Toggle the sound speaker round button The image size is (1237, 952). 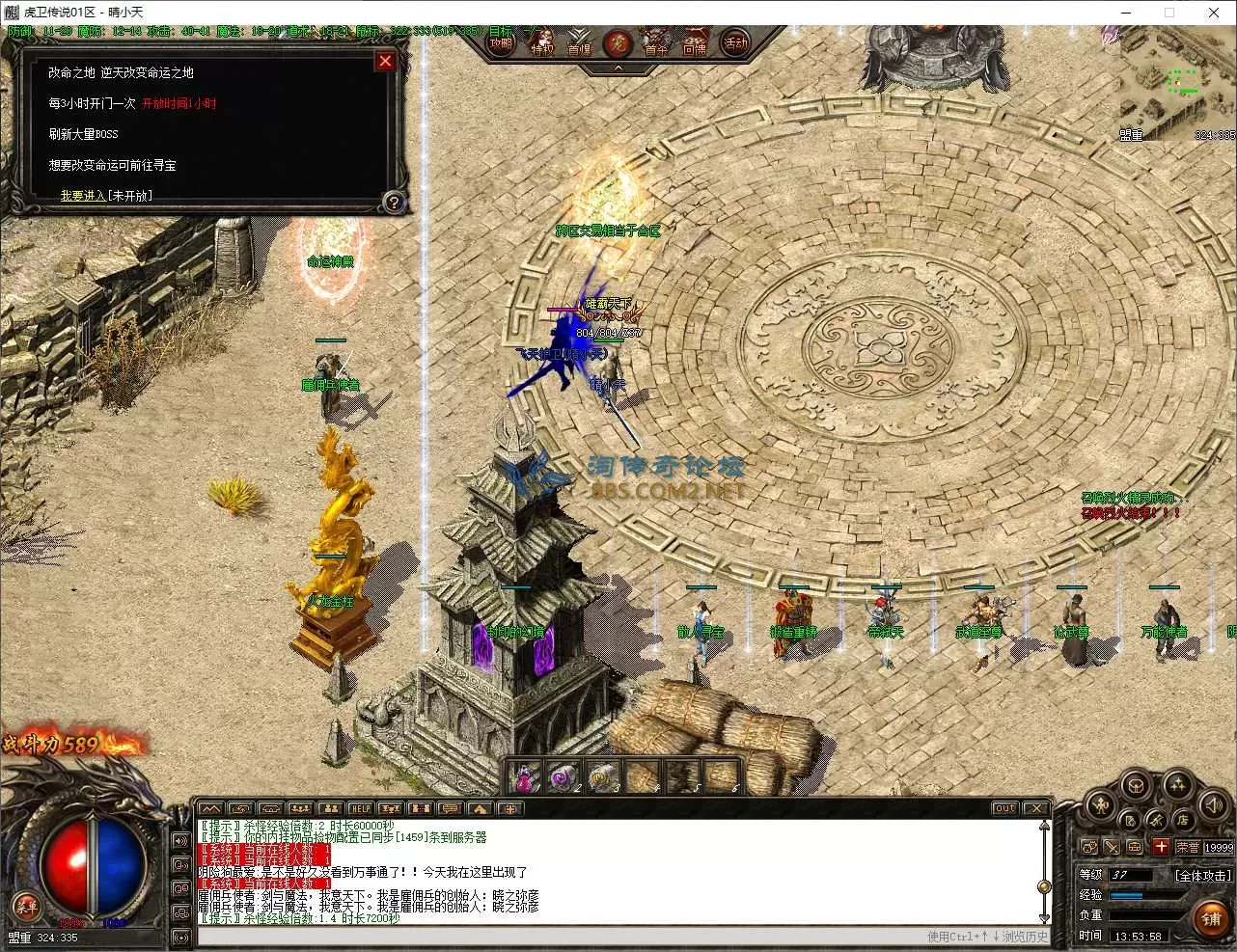click(1214, 806)
